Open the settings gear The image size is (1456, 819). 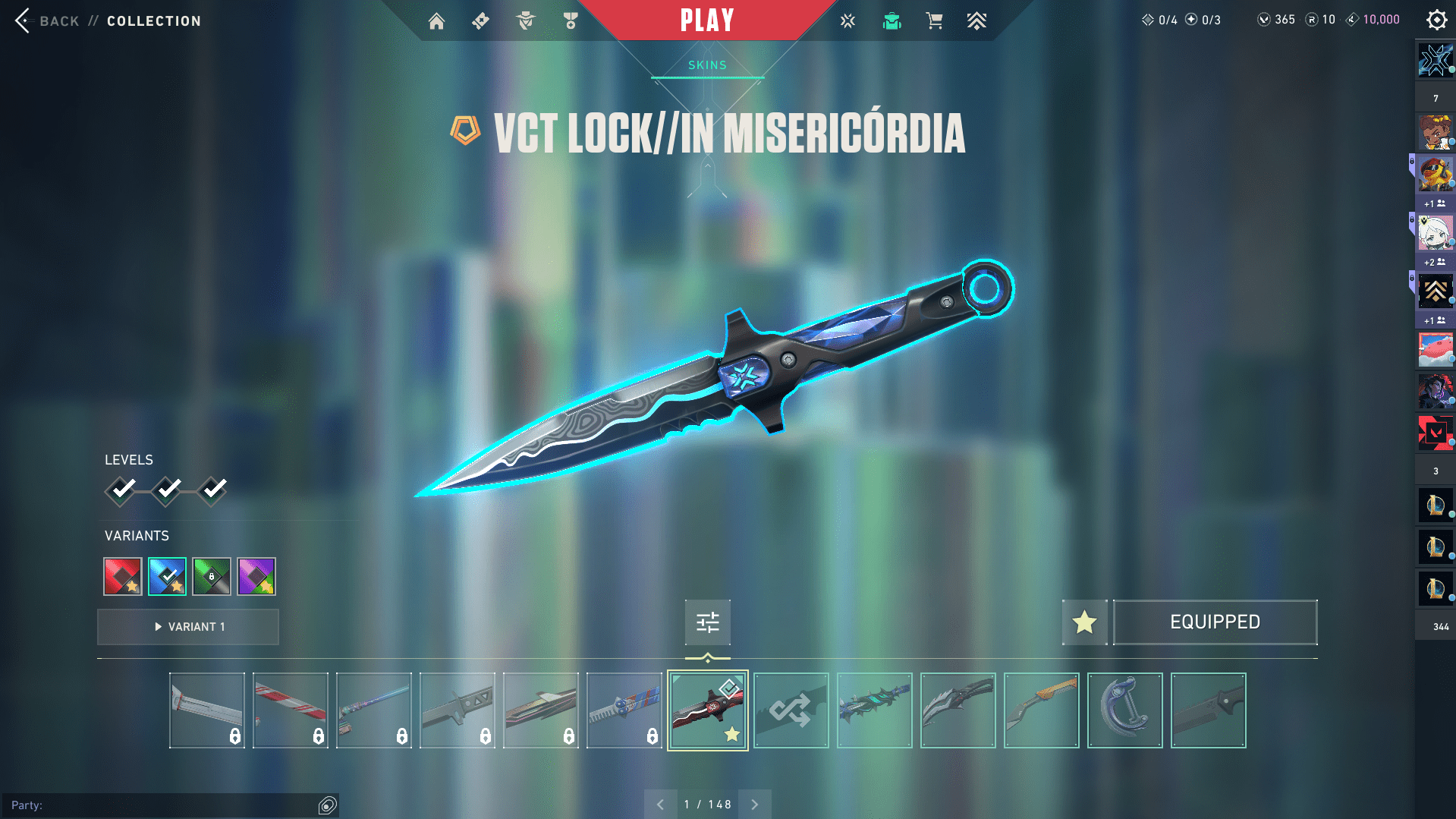(1436, 20)
